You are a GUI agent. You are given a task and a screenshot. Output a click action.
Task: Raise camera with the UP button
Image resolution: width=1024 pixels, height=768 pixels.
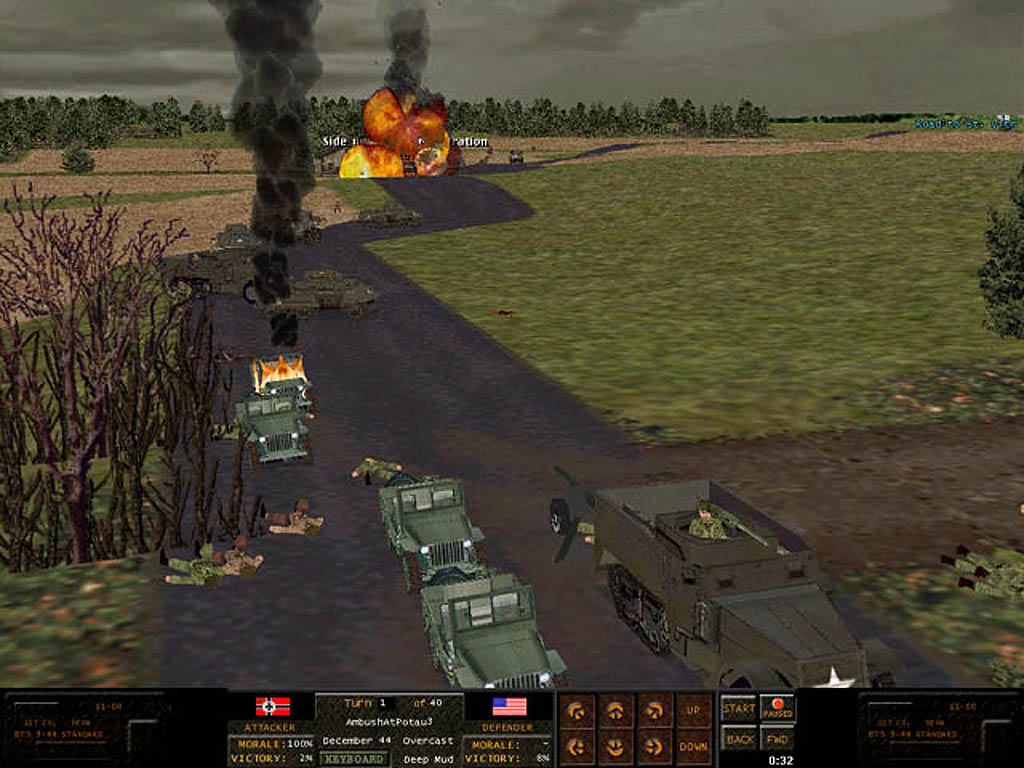click(693, 711)
